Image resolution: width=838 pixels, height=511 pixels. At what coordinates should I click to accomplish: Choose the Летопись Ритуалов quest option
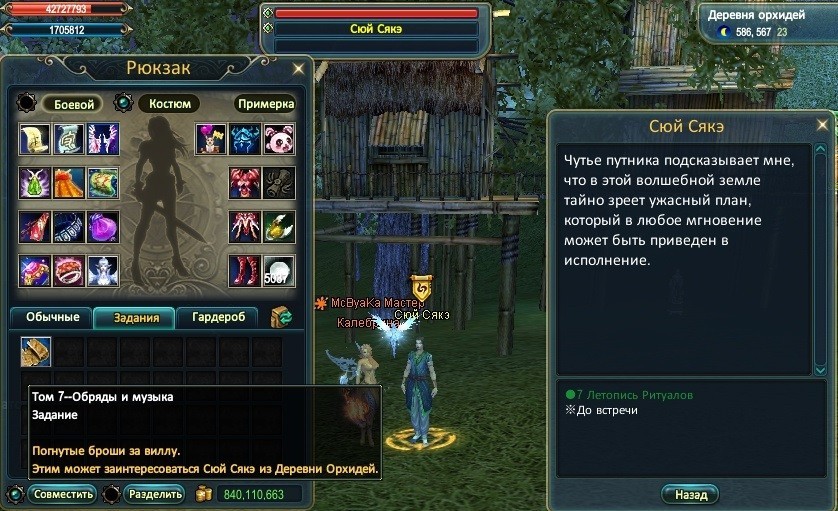[628, 395]
